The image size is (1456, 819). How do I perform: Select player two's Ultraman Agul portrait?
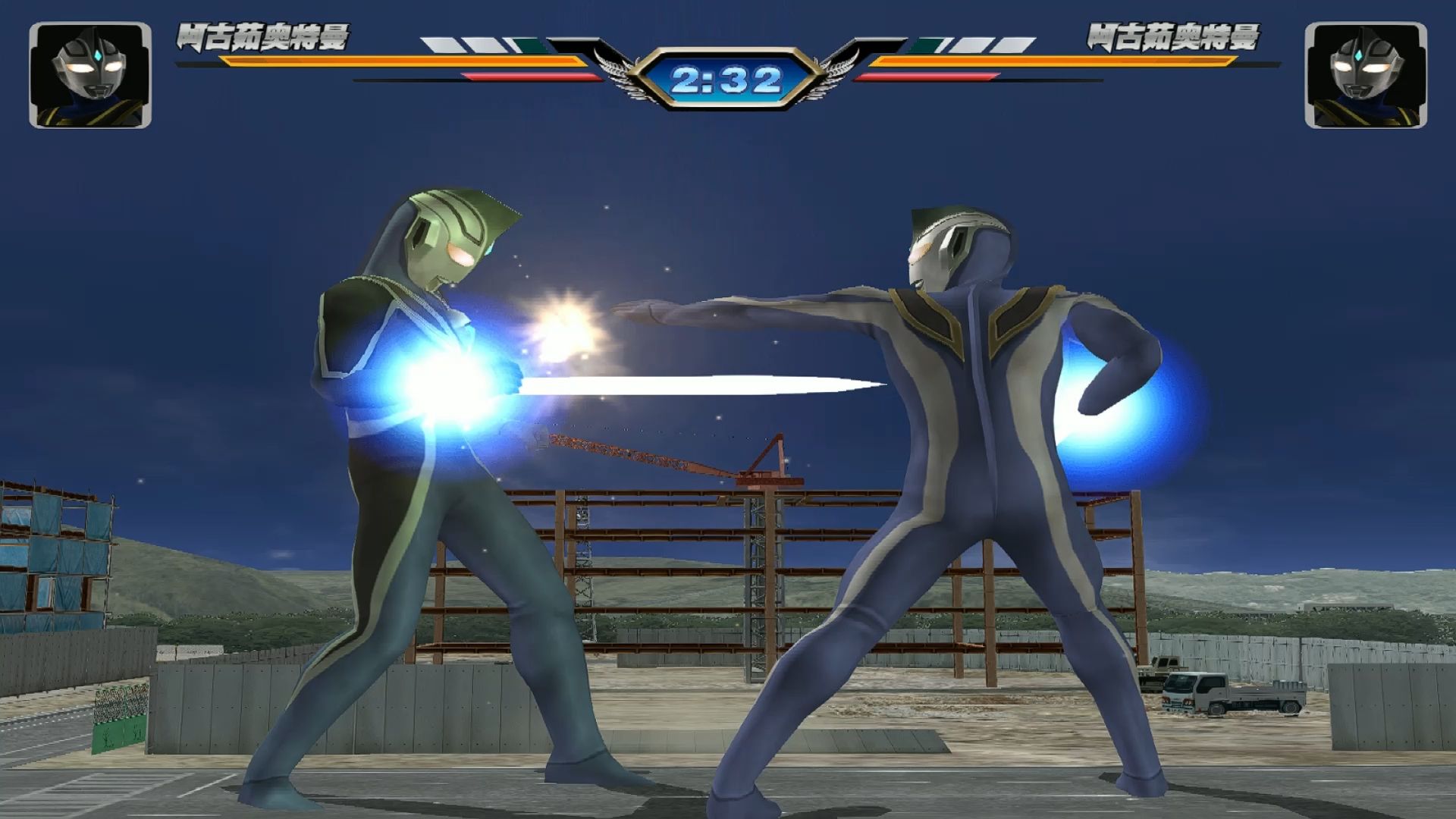(1365, 75)
